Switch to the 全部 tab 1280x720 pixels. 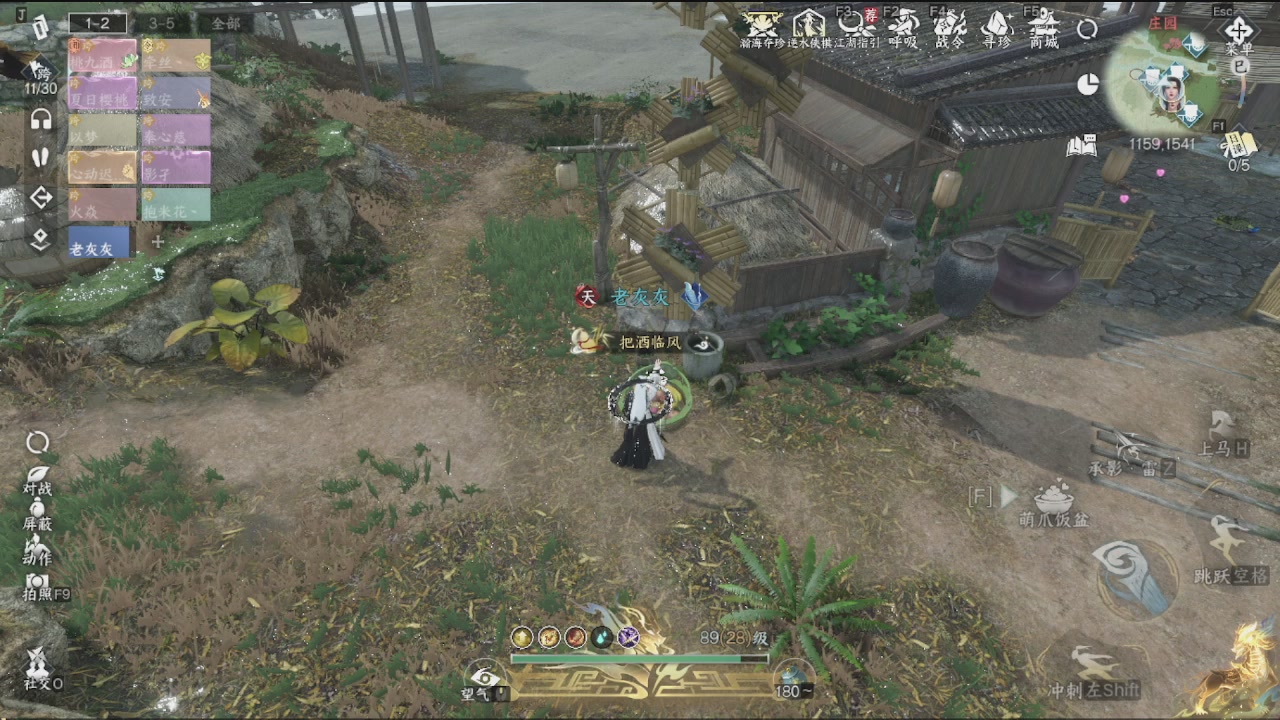tap(224, 22)
